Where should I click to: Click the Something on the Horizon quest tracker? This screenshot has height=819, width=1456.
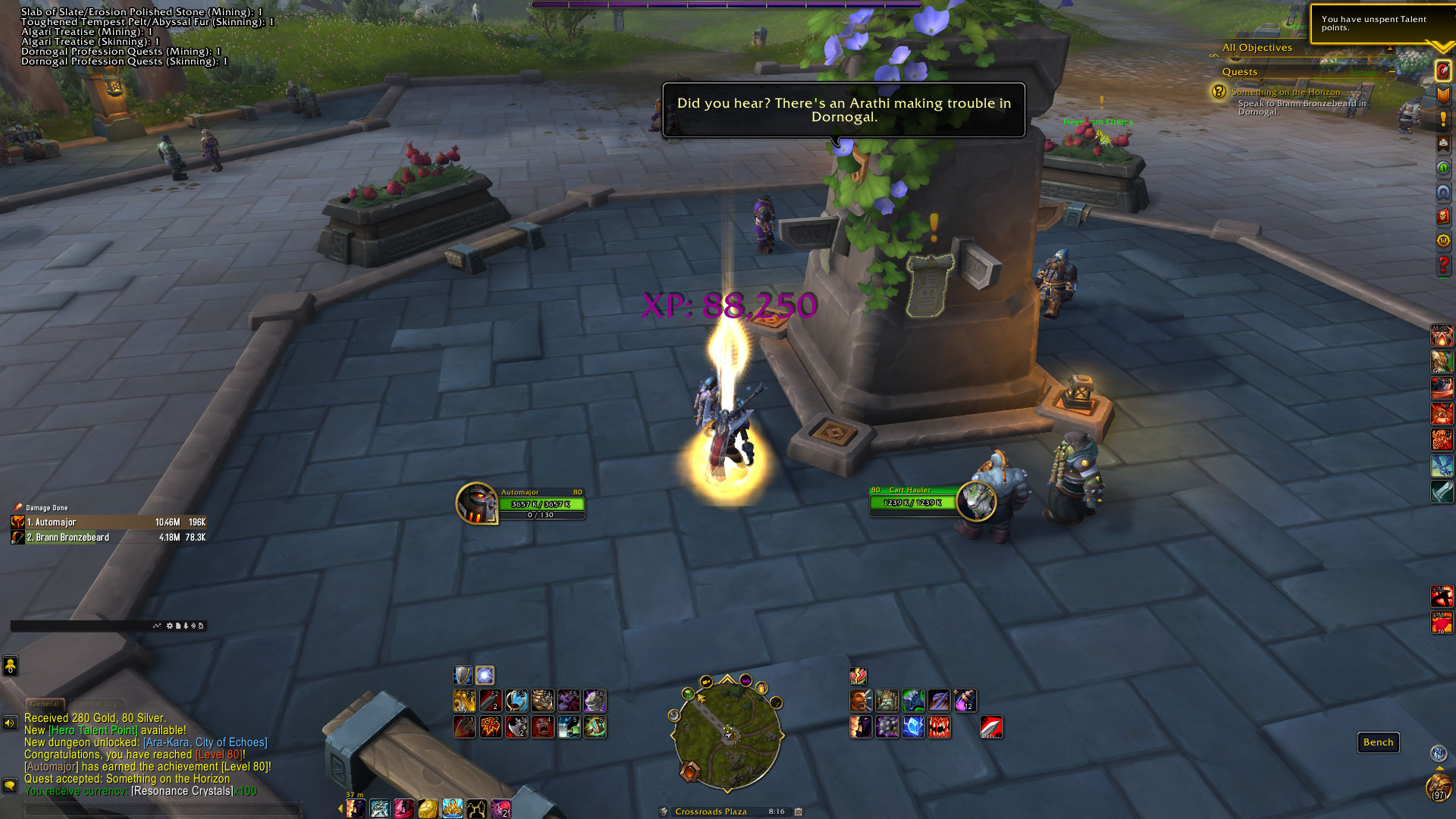click(x=1285, y=92)
